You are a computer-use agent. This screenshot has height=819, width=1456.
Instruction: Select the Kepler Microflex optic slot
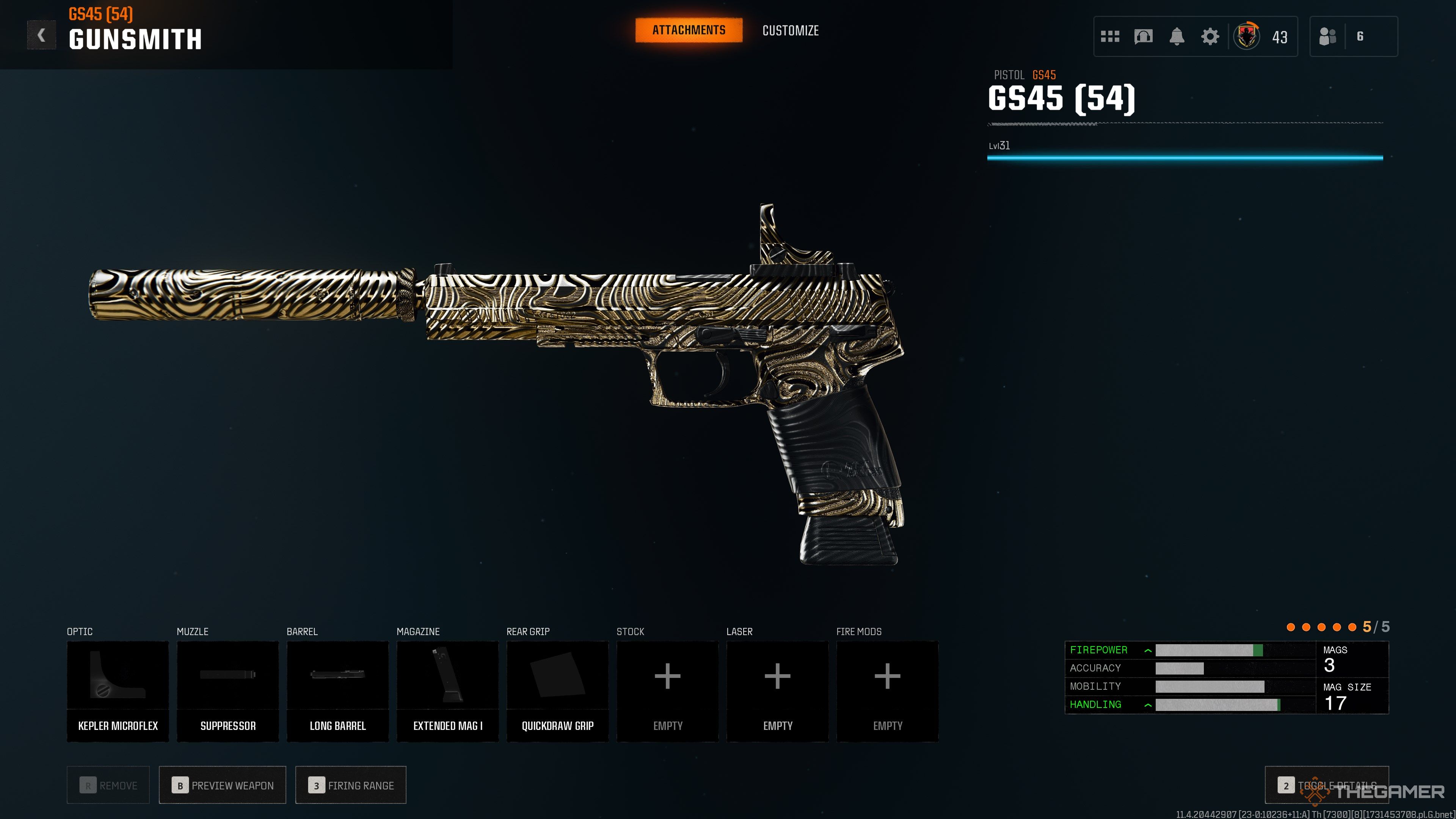[x=118, y=691]
